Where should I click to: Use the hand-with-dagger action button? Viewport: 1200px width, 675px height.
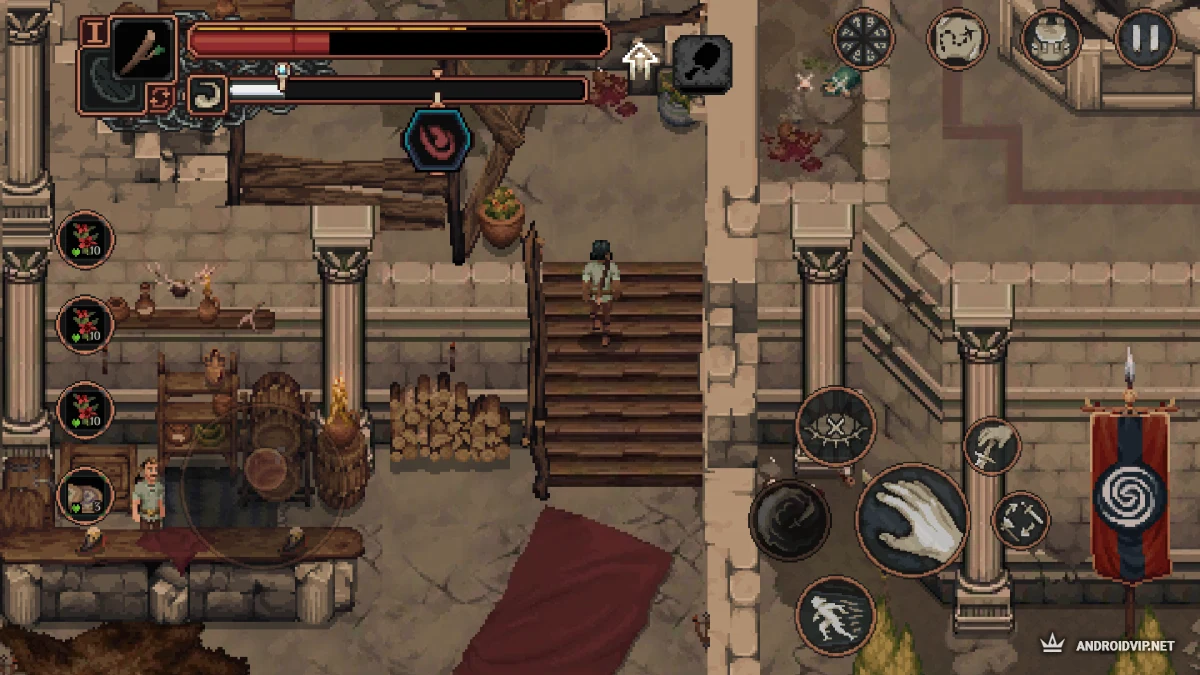pos(992,446)
